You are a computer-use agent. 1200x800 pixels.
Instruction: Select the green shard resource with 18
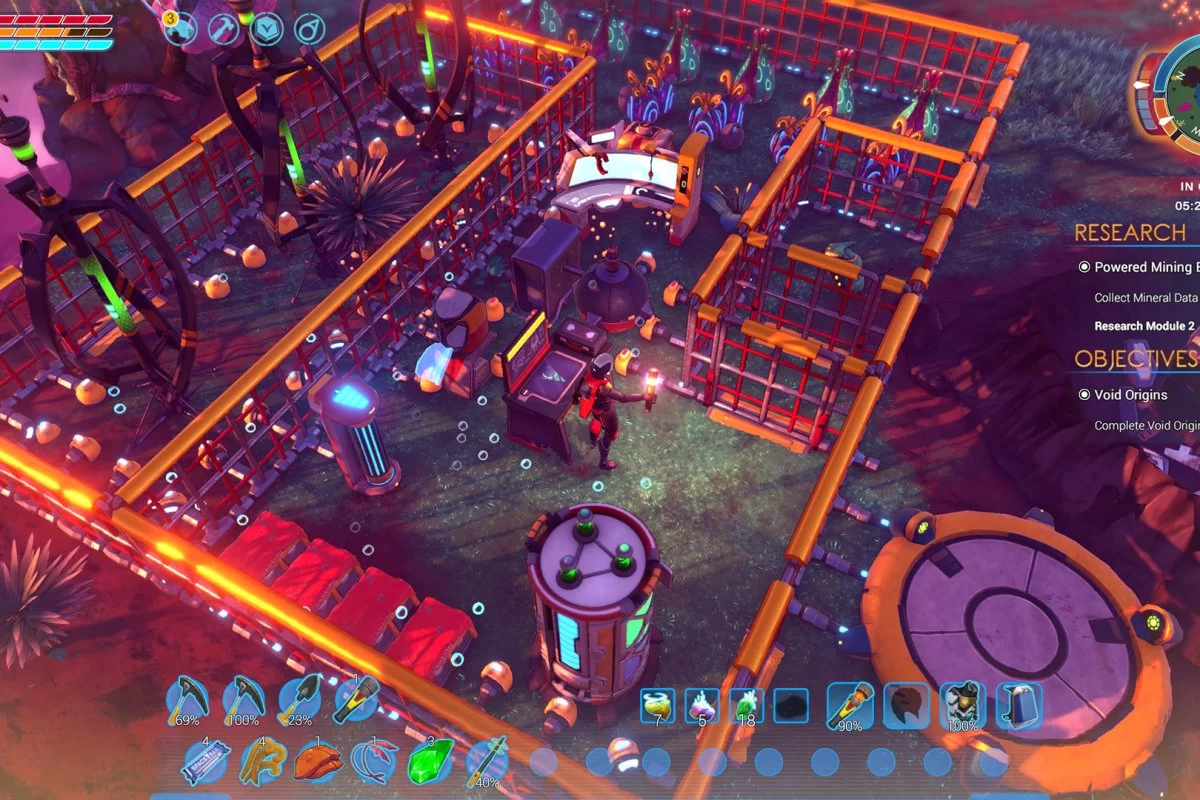tap(746, 706)
